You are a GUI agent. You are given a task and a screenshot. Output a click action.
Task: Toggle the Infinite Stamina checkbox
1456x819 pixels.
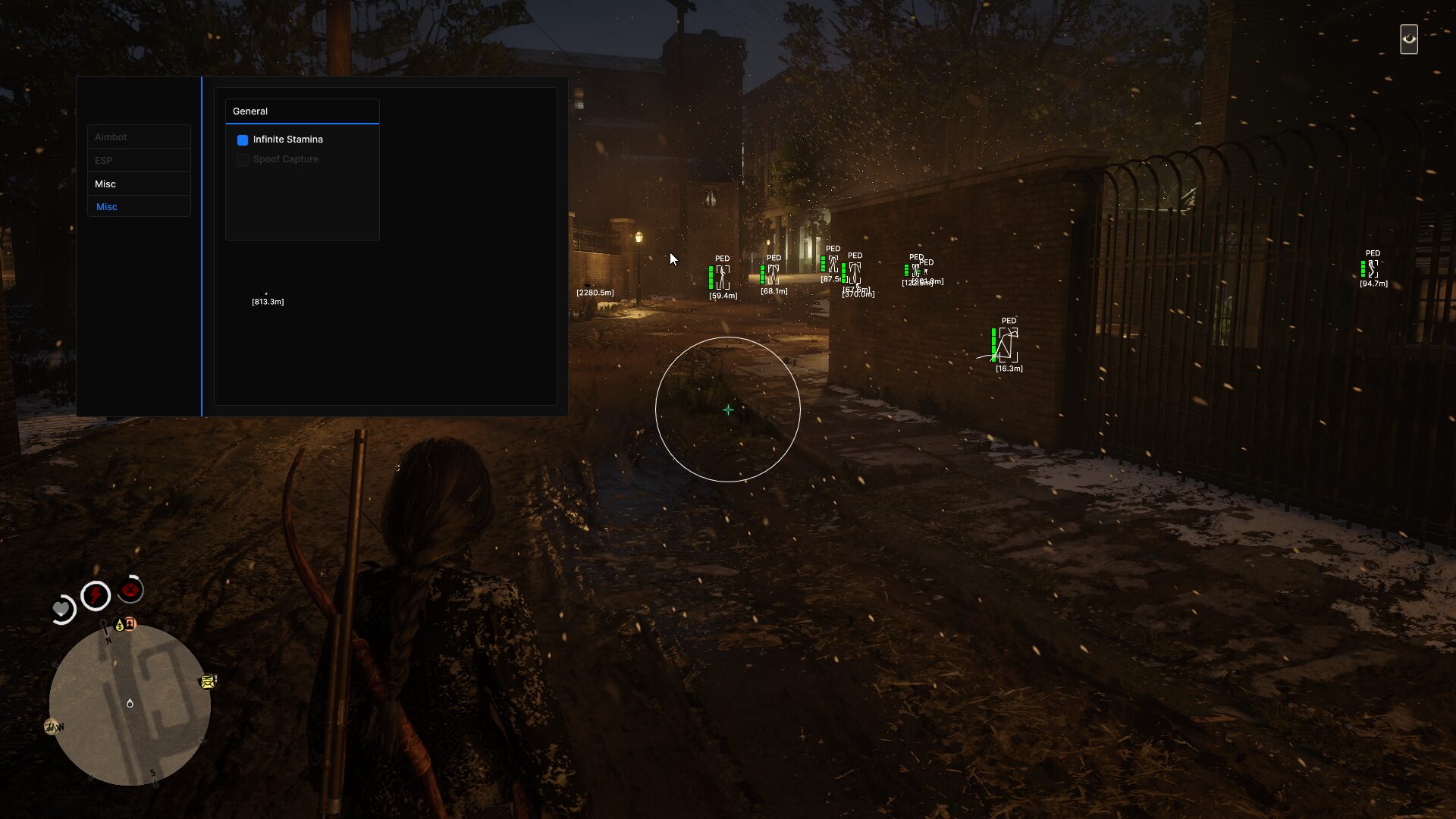coord(243,140)
